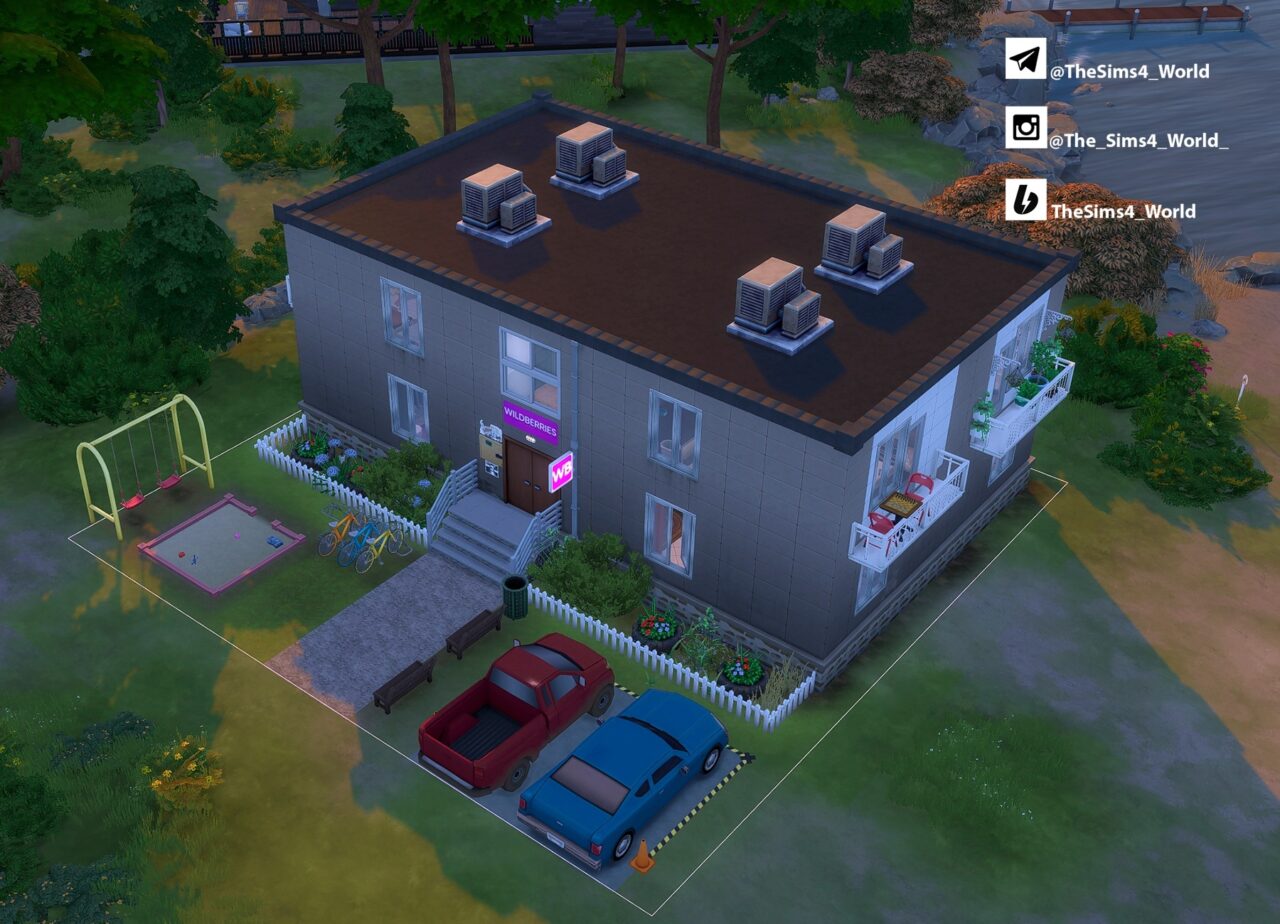Open the Instagram camera icon
Viewport: 1280px width, 924px height.
pos(1025,128)
